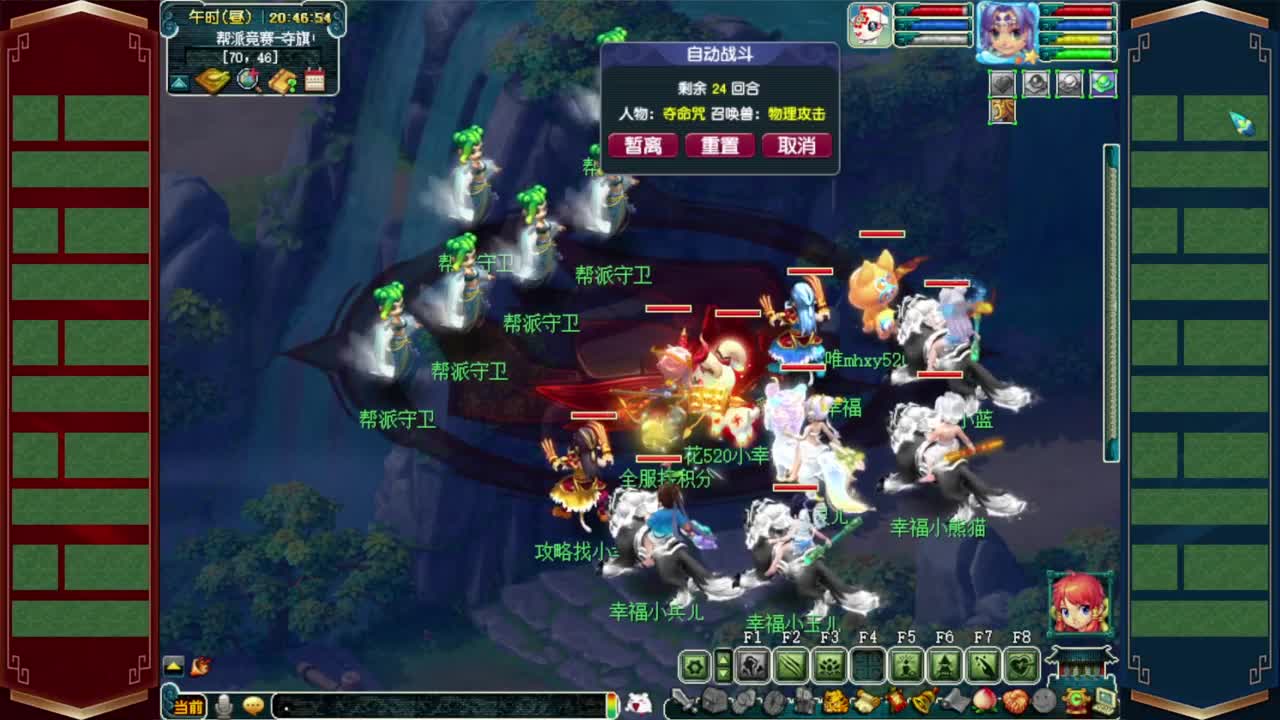The width and height of the screenshot is (1280, 720).
Task: Select the gear icon left of the F1 skill slot
Action: (x=694, y=663)
